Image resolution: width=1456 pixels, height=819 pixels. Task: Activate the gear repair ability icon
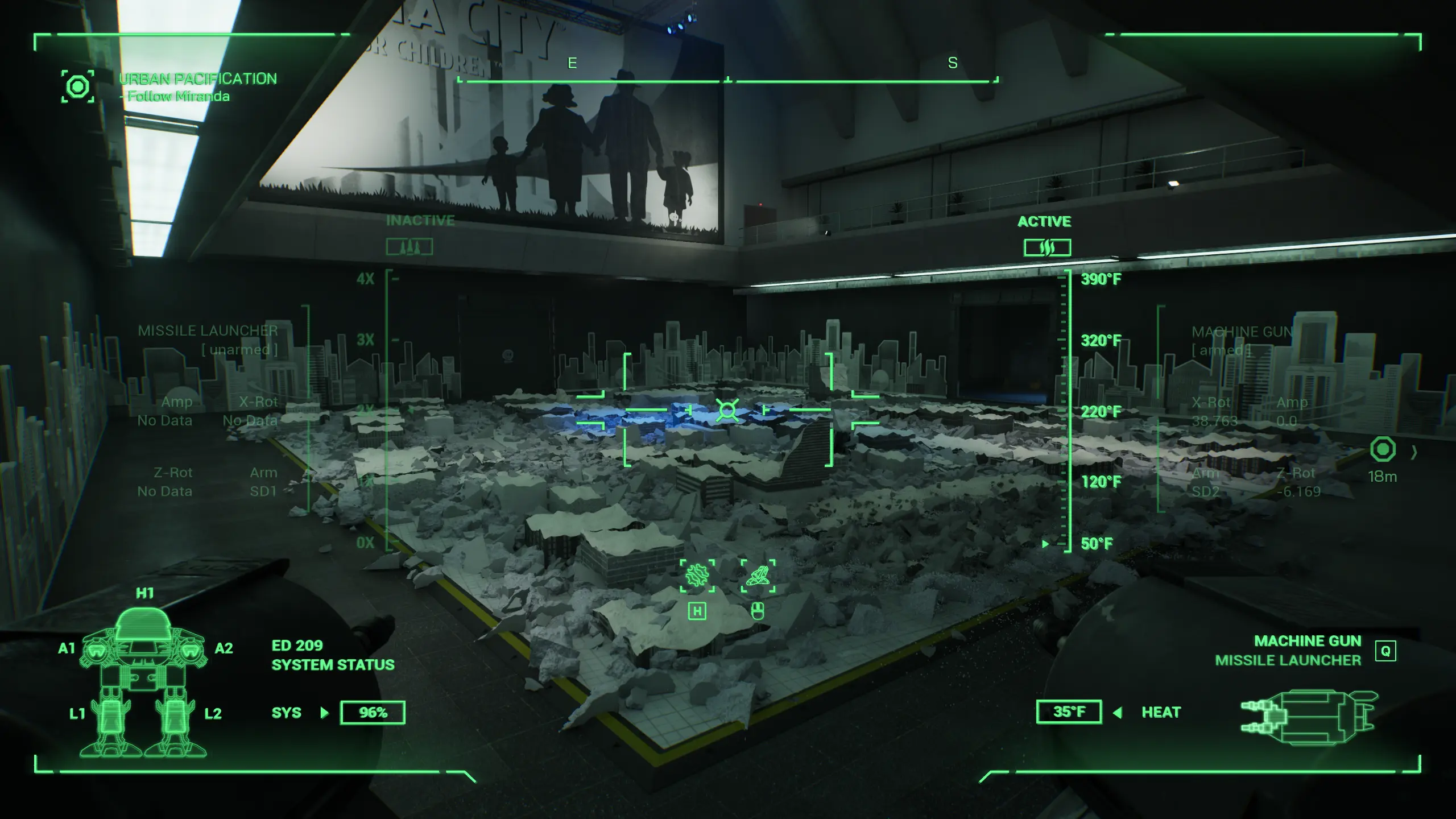tap(697, 576)
